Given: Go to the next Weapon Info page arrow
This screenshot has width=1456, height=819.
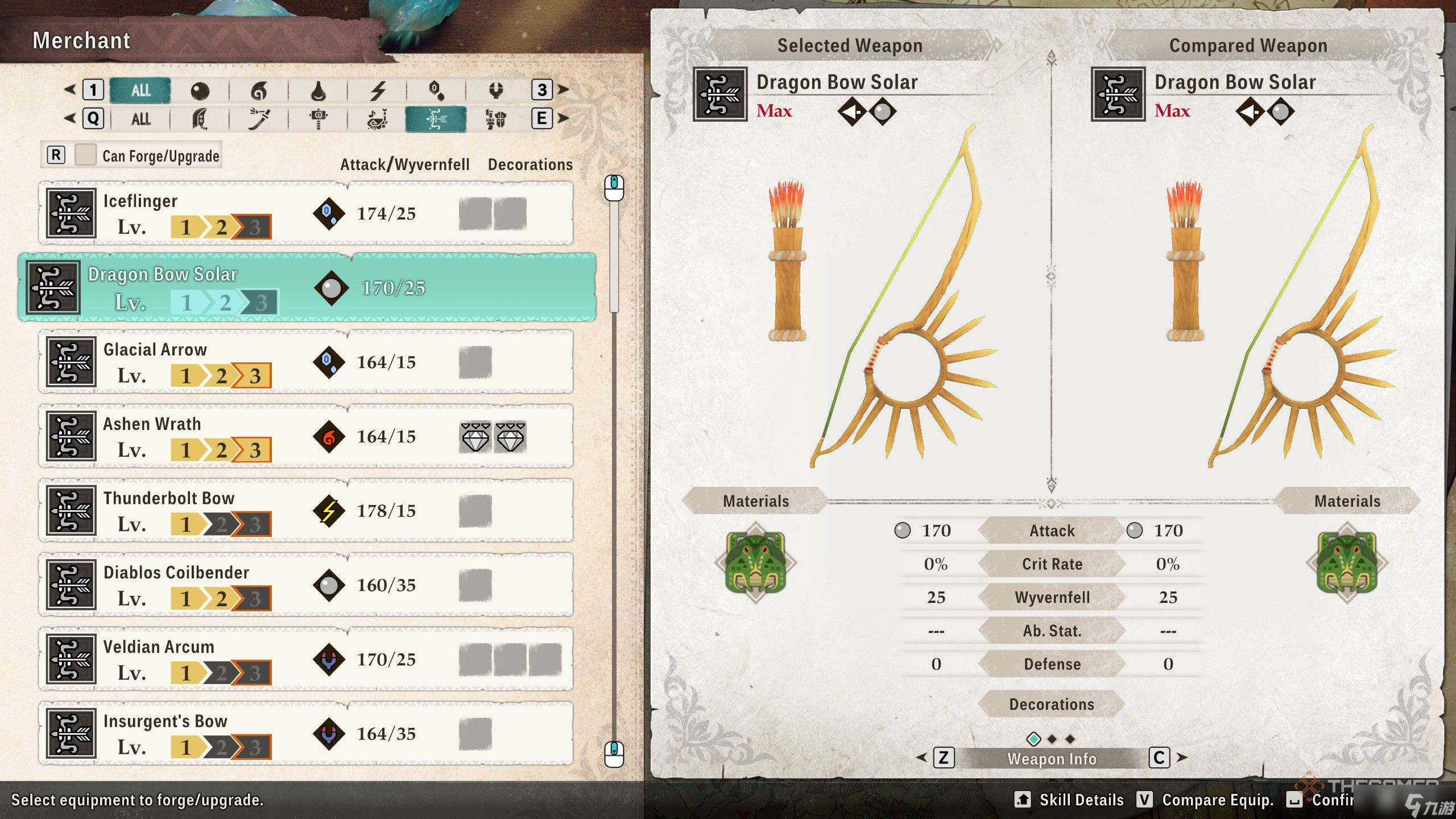Looking at the screenshot, I should tap(1182, 758).
